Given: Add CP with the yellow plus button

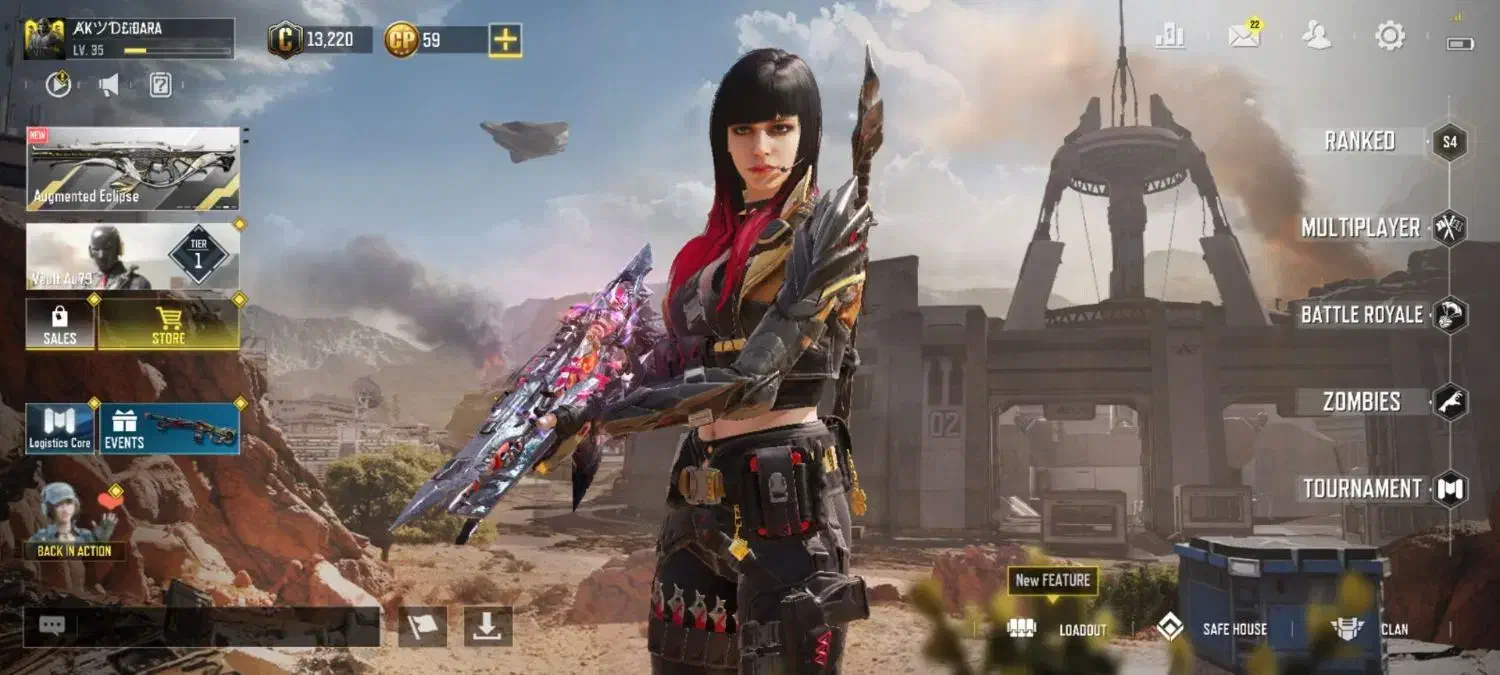Looking at the screenshot, I should tap(505, 40).
